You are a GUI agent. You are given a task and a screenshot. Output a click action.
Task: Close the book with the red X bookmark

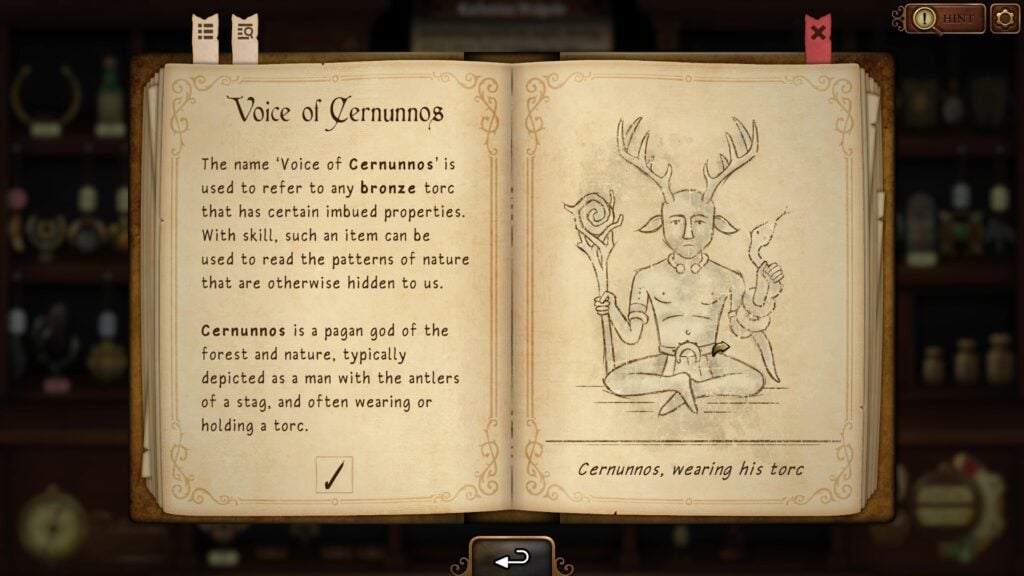818,34
